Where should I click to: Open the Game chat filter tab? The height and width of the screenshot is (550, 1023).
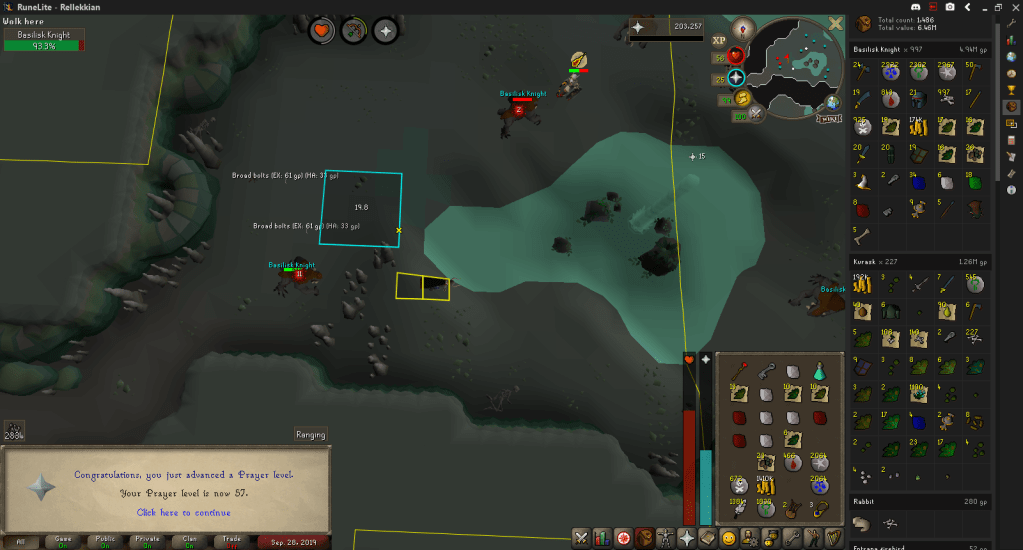click(62, 542)
